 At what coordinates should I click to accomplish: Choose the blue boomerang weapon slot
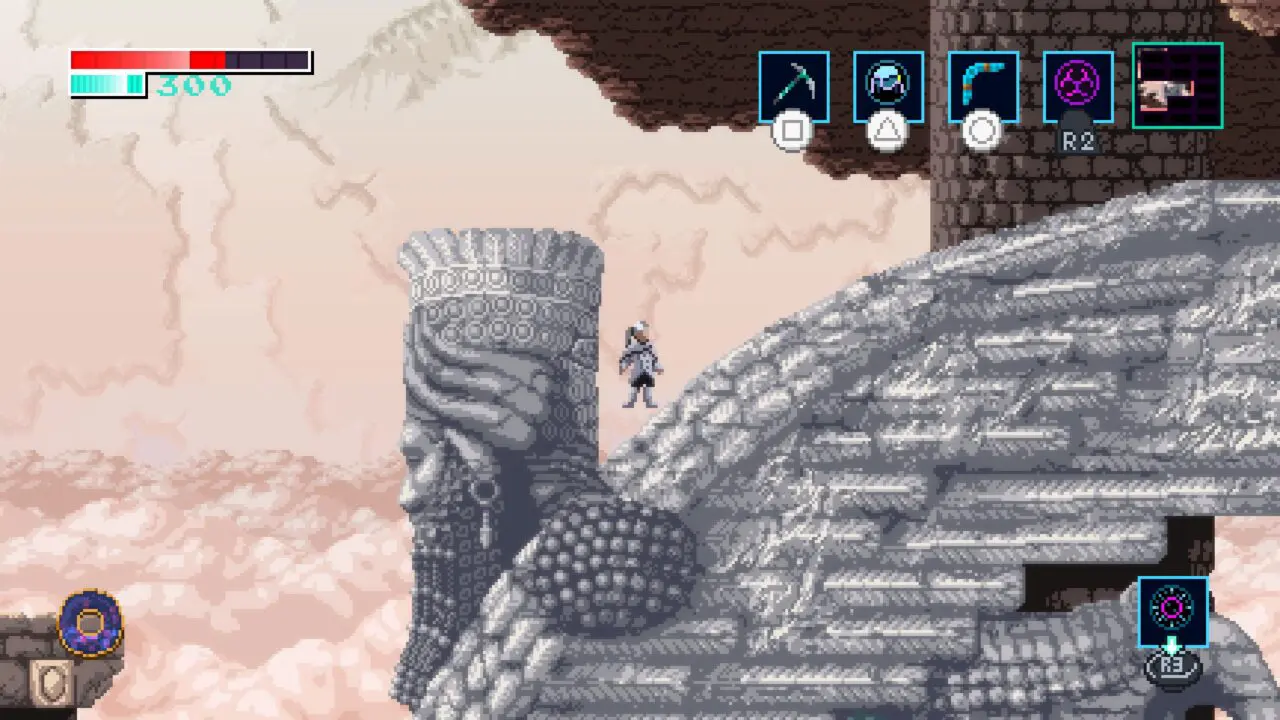pos(983,87)
